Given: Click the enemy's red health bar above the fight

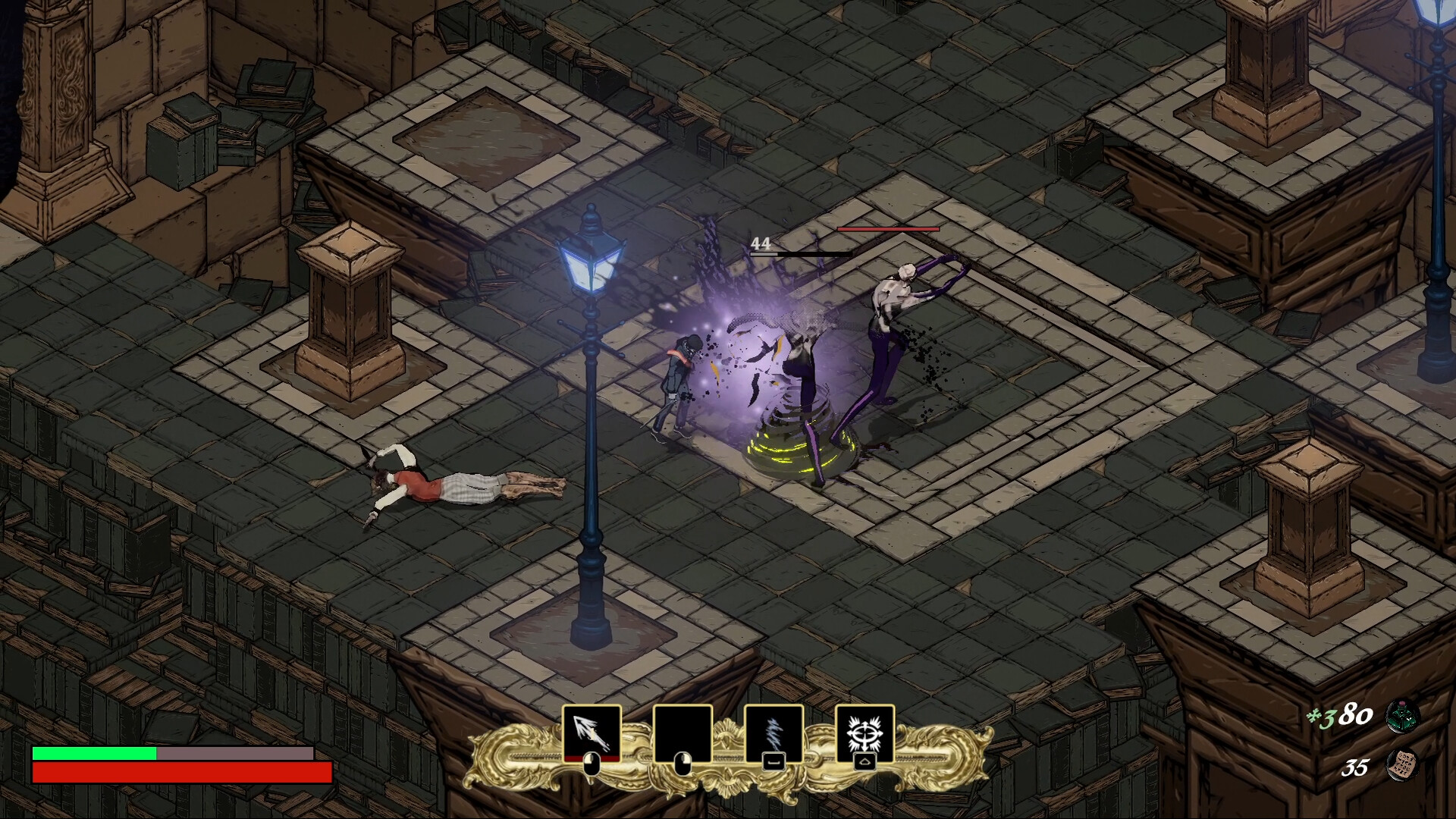Looking at the screenshot, I should [x=886, y=229].
